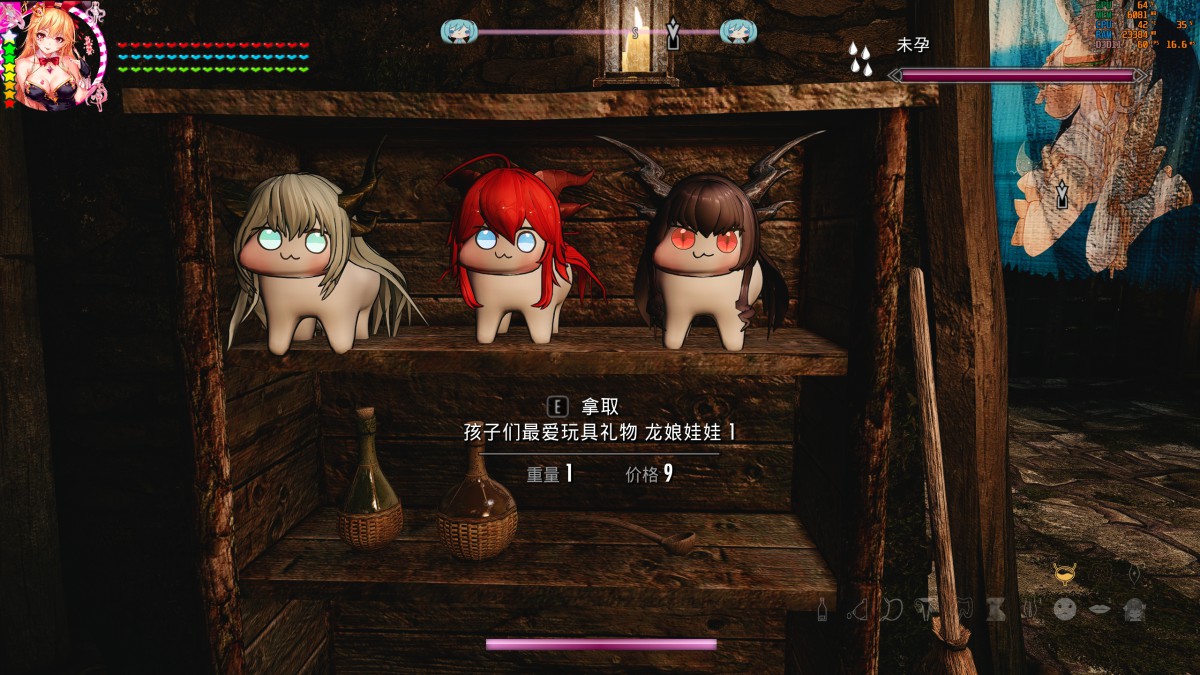
Task: Click the blonde bunny girl character portrait
Action: pos(52,55)
